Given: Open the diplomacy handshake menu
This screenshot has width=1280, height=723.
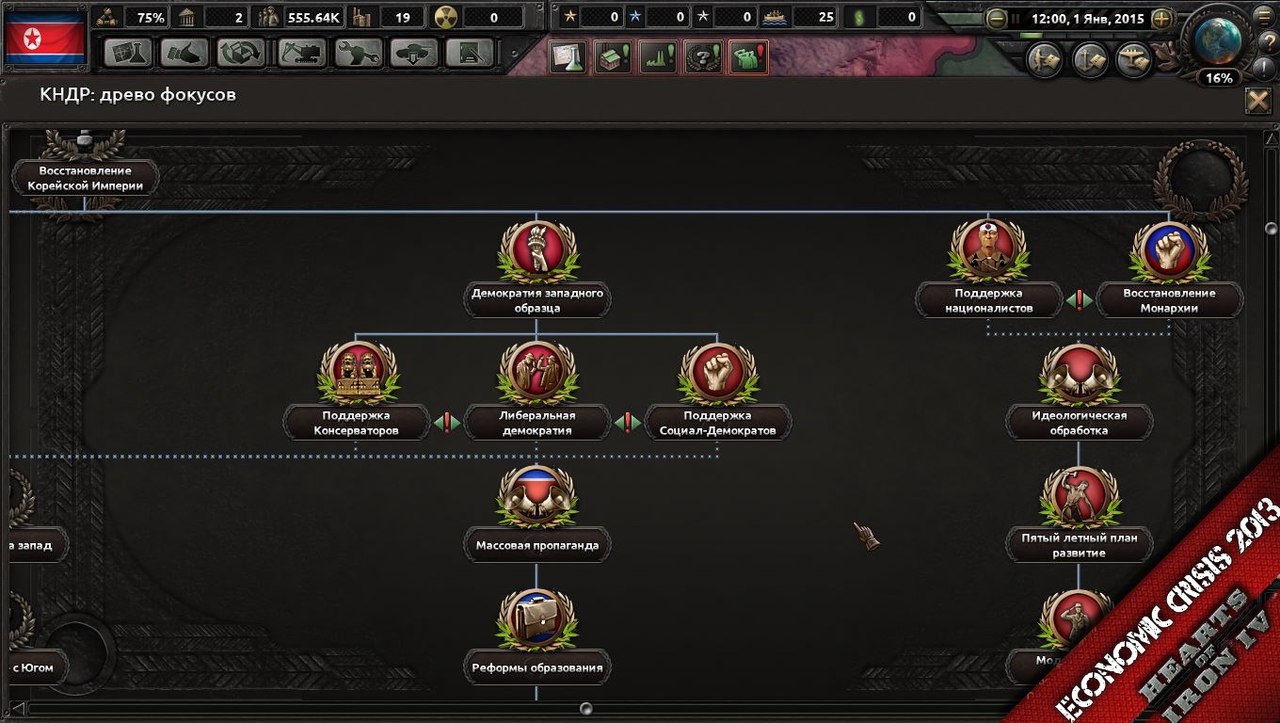Looking at the screenshot, I should point(184,53).
